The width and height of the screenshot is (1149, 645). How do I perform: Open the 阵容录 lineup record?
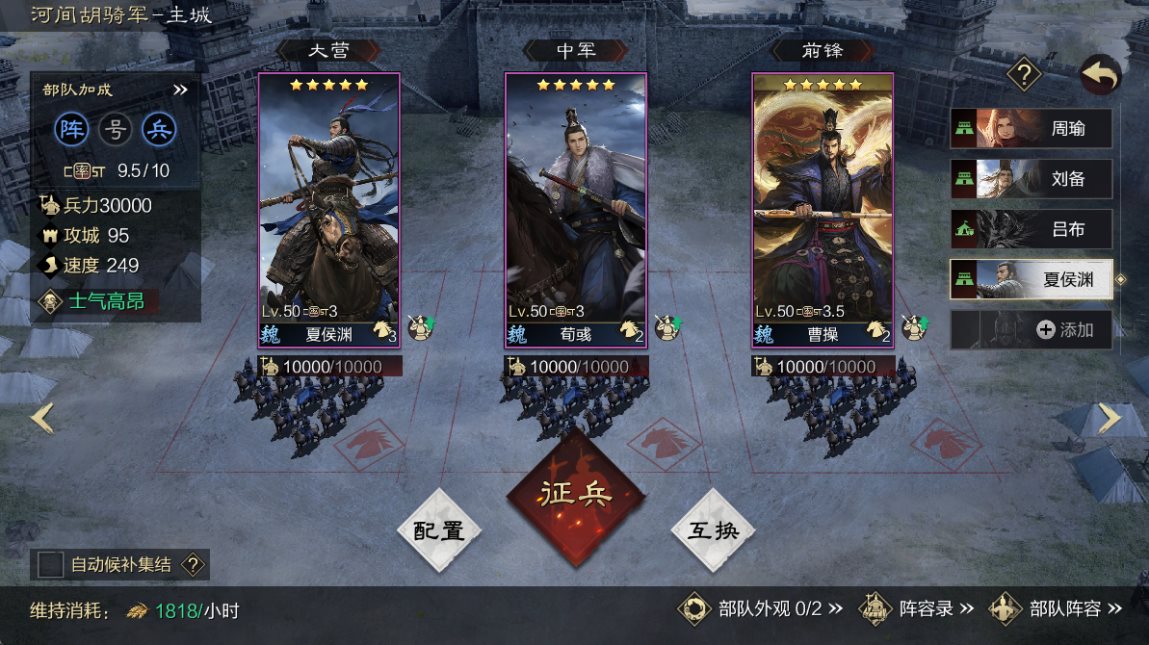pyautogui.click(x=920, y=608)
